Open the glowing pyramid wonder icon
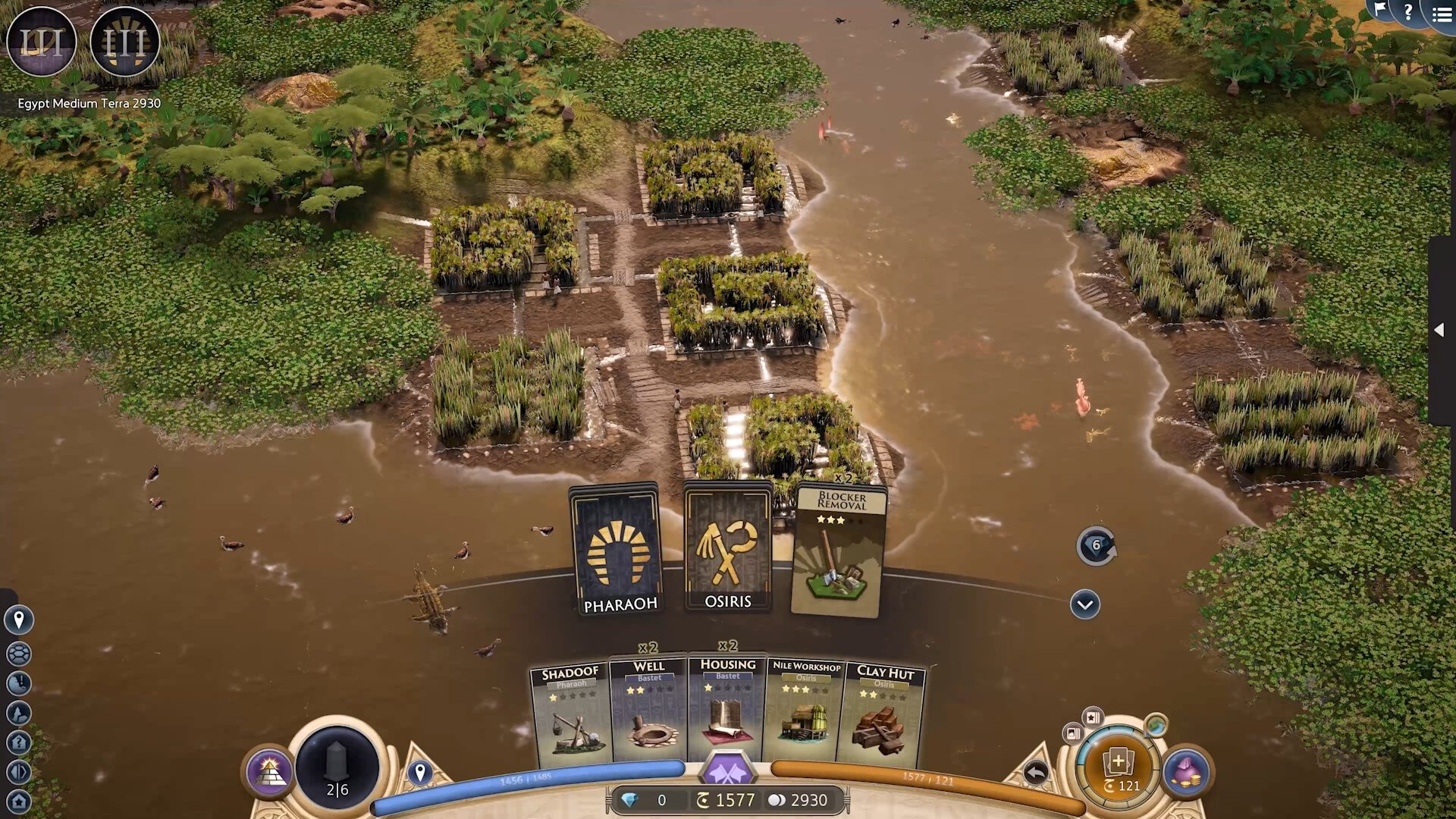 269,773
